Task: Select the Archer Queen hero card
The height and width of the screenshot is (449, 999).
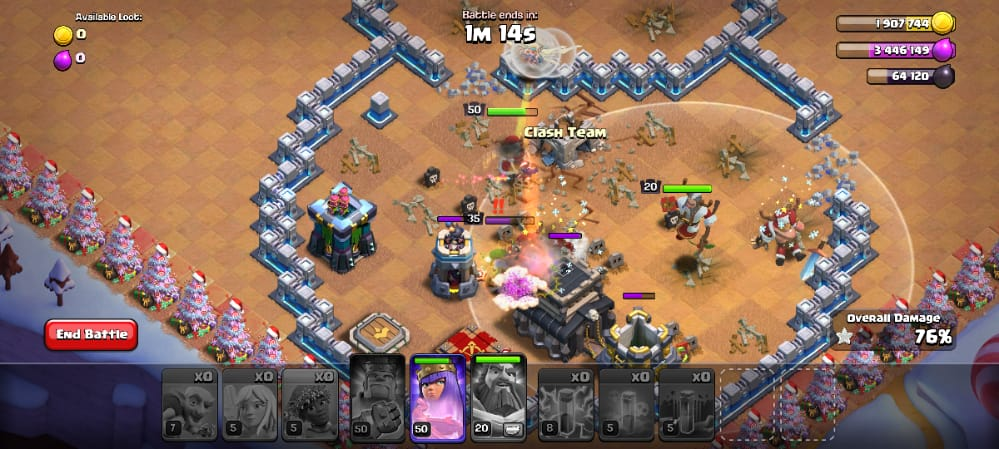Action: (x=438, y=399)
